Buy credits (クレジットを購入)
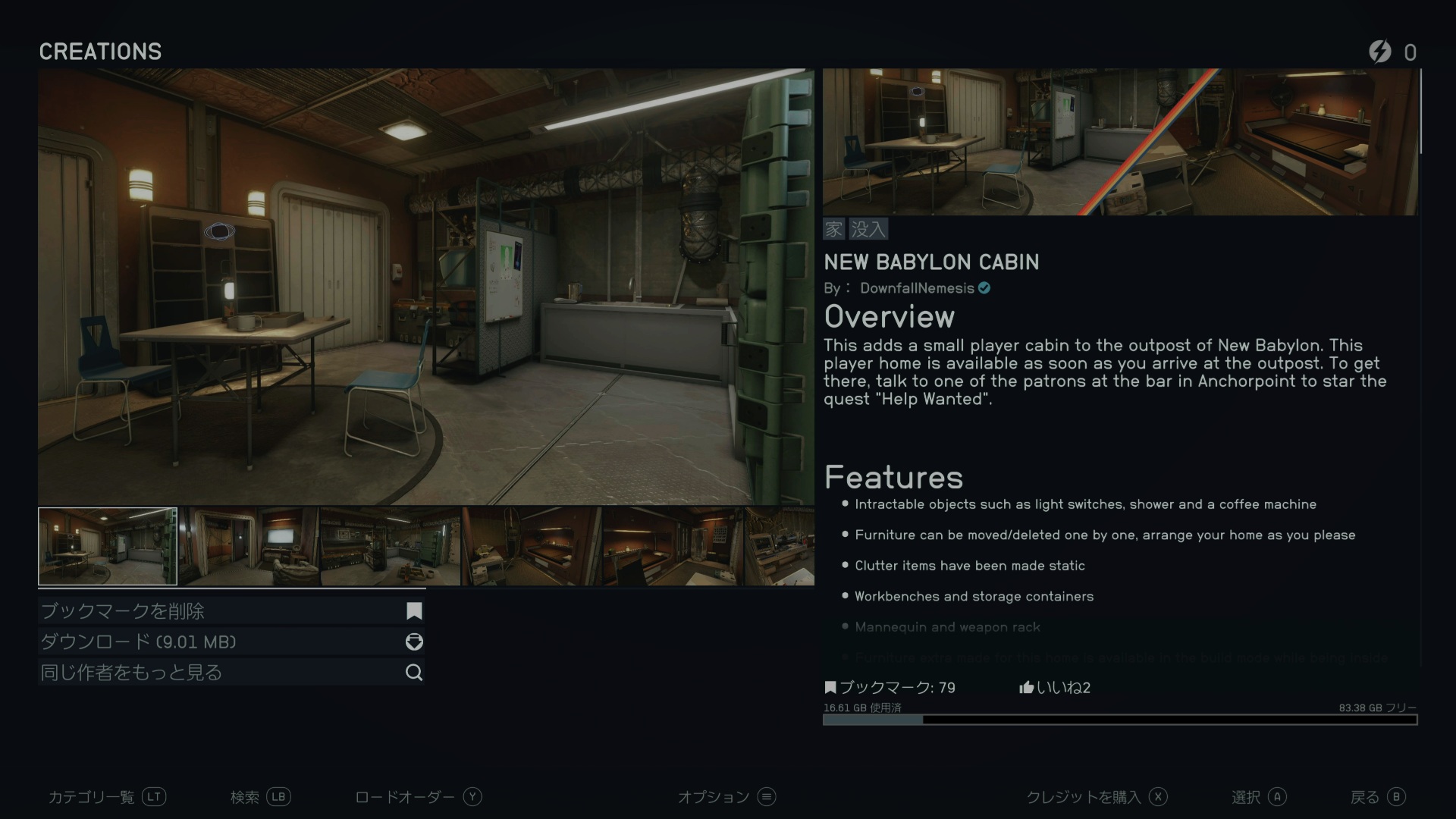Screen dimensions: 1456x819 point(1096,797)
